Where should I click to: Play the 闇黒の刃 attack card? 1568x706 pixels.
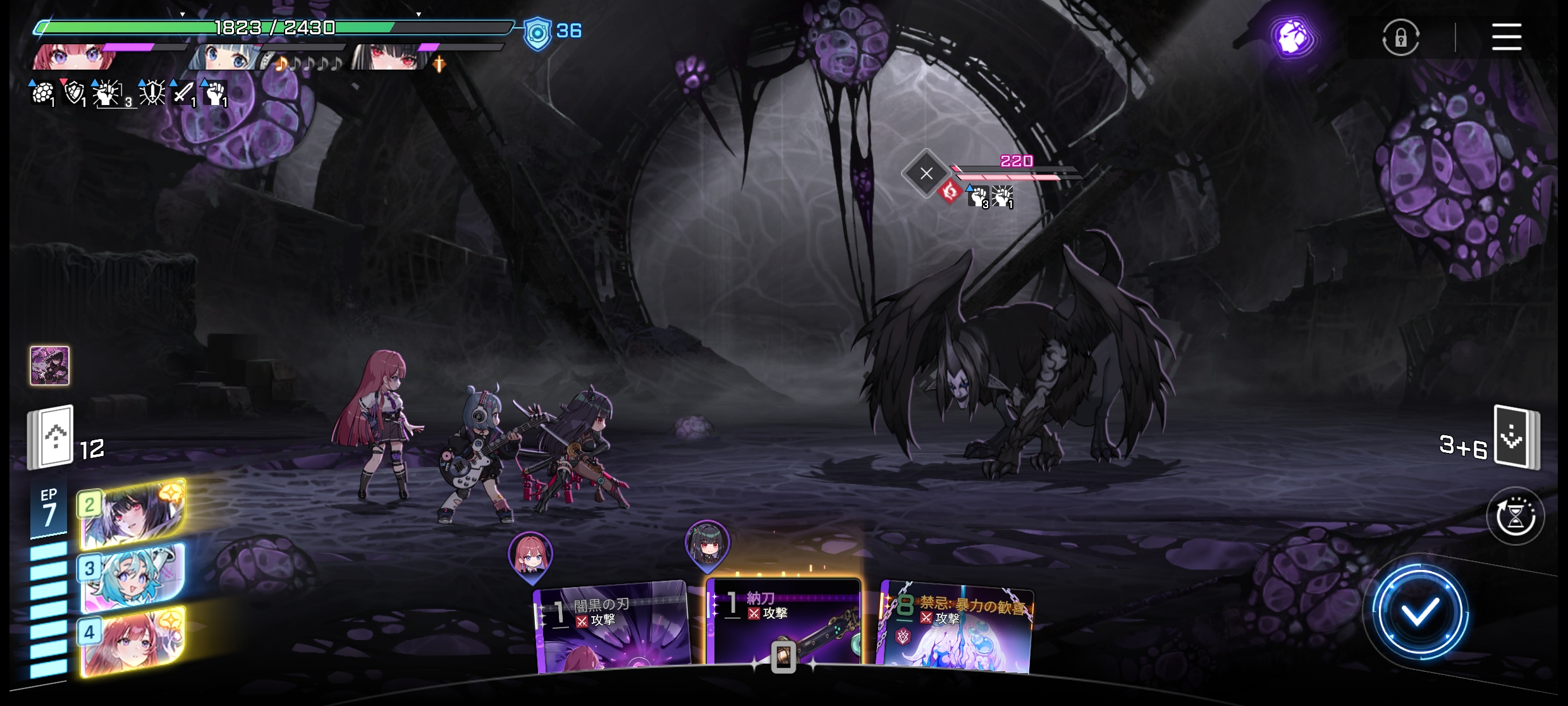(x=611, y=628)
